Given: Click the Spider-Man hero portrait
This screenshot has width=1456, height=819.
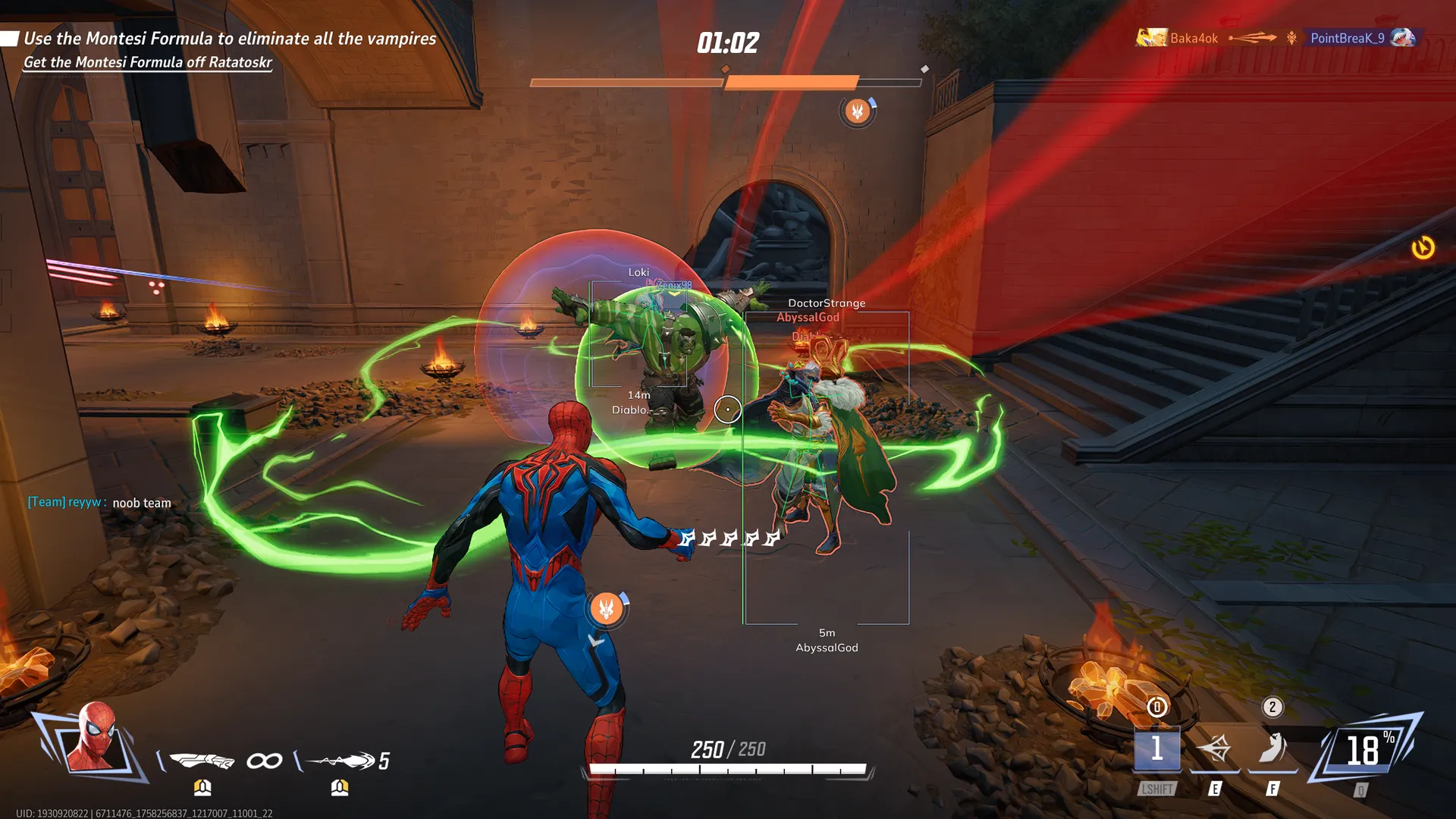Looking at the screenshot, I should point(93,737).
